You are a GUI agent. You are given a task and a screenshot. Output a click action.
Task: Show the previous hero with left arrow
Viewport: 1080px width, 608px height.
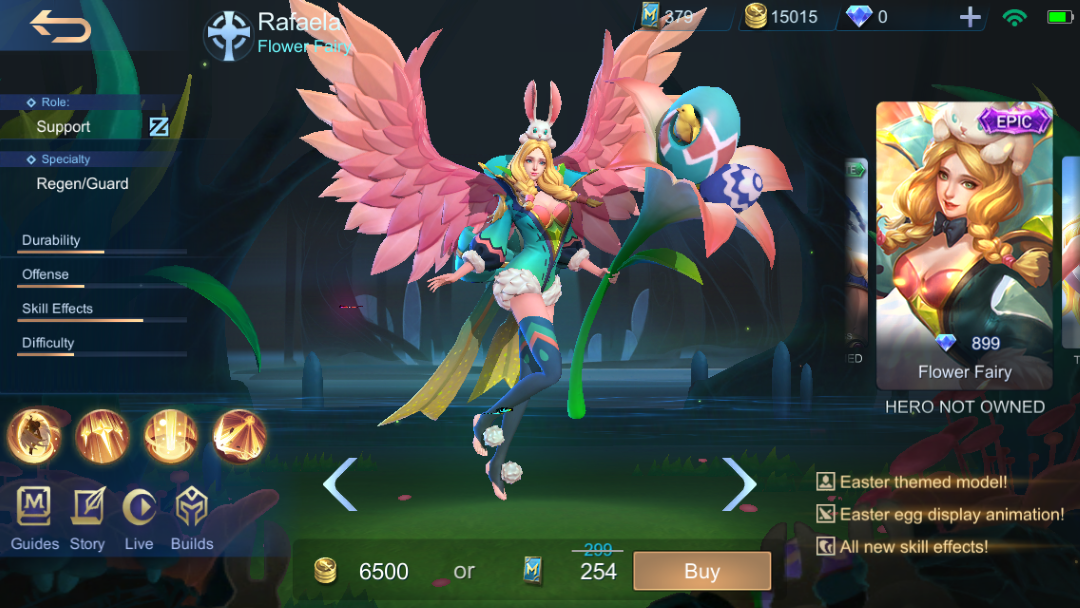(x=340, y=484)
